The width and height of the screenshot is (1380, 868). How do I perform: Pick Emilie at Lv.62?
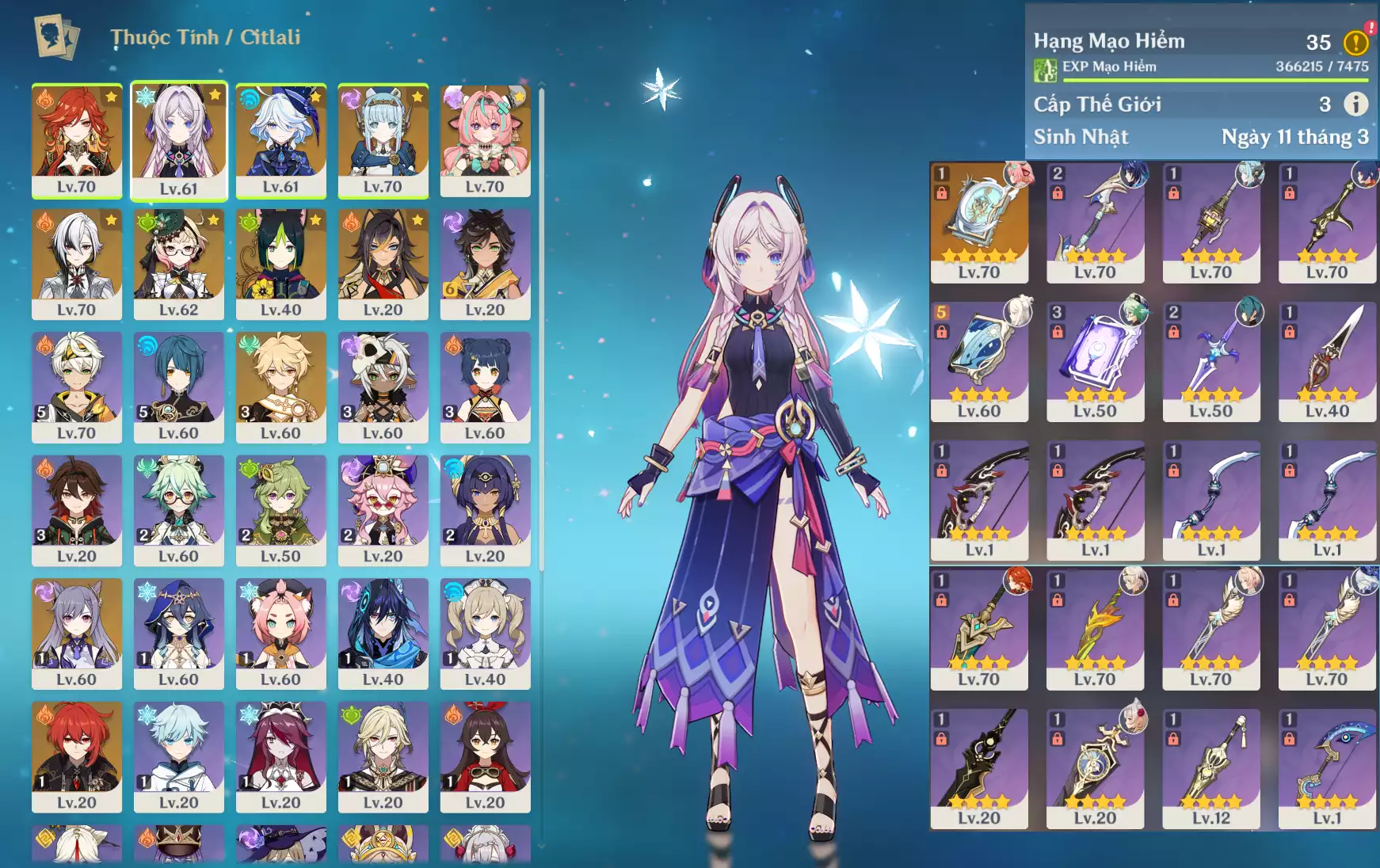click(178, 262)
